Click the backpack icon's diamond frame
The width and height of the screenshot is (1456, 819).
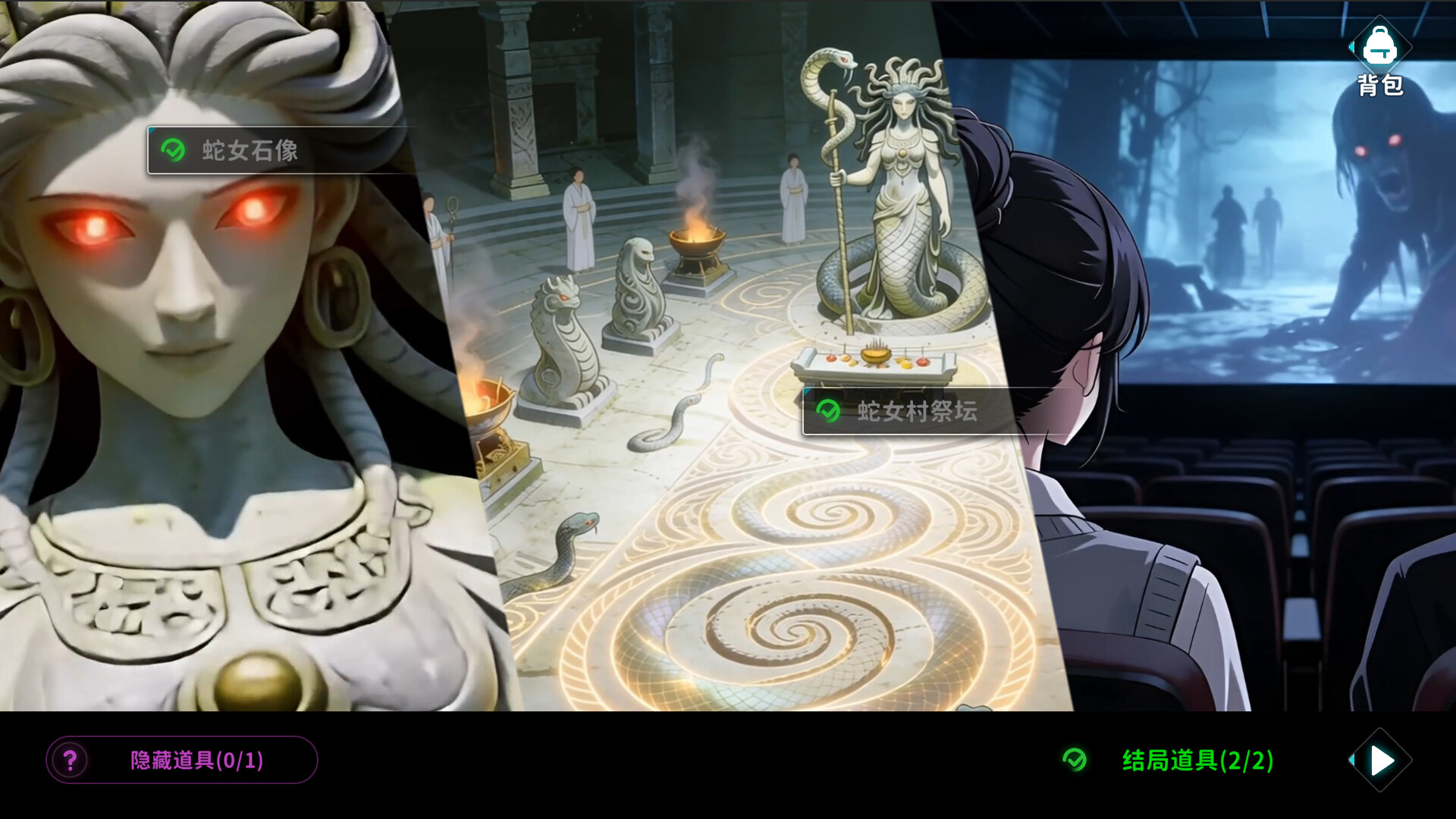(x=1379, y=47)
